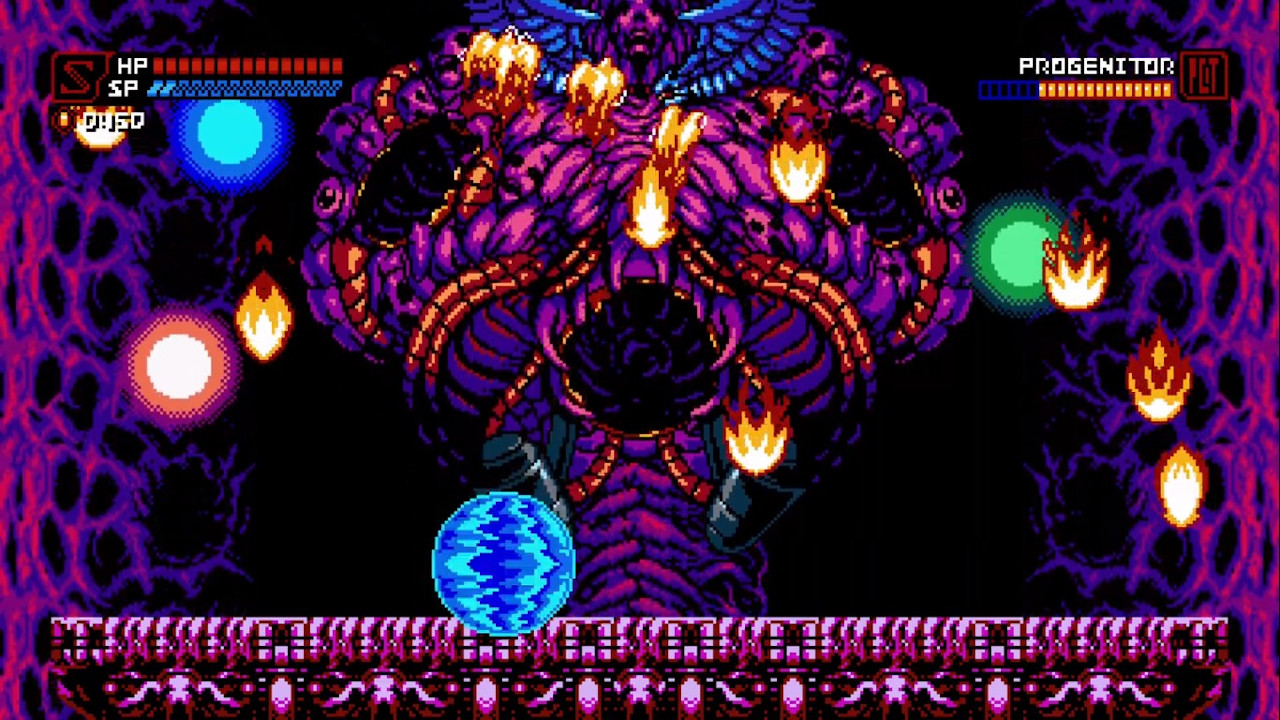
Task: Click the HP label in the top-left HUD
Action: click(131, 66)
